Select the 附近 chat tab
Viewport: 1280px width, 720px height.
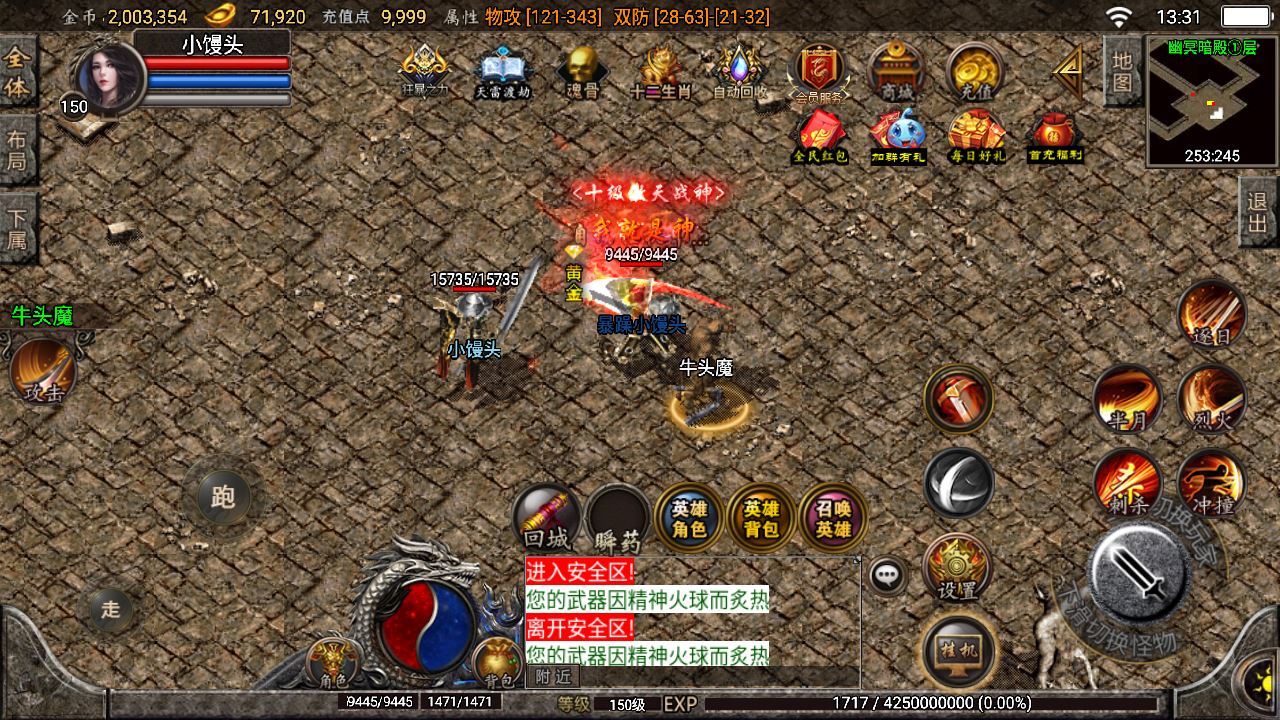coord(553,677)
